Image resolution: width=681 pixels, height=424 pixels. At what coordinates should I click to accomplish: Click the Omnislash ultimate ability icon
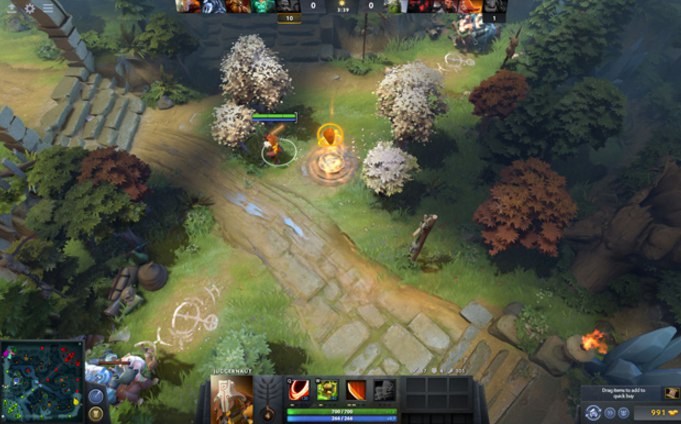pyautogui.click(x=384, y=390)
